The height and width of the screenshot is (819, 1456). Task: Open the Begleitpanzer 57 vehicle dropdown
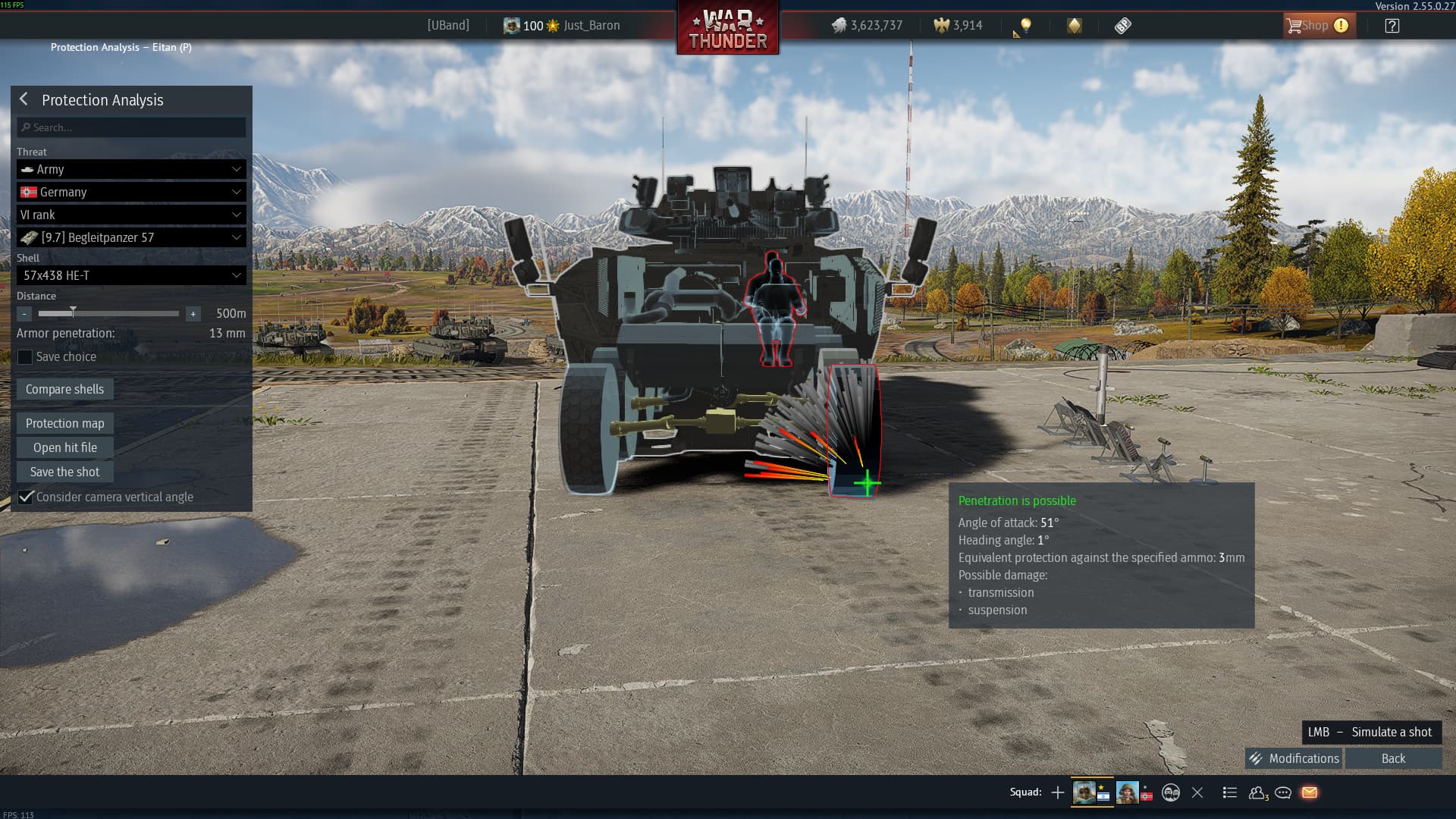[x=131, y=237]
